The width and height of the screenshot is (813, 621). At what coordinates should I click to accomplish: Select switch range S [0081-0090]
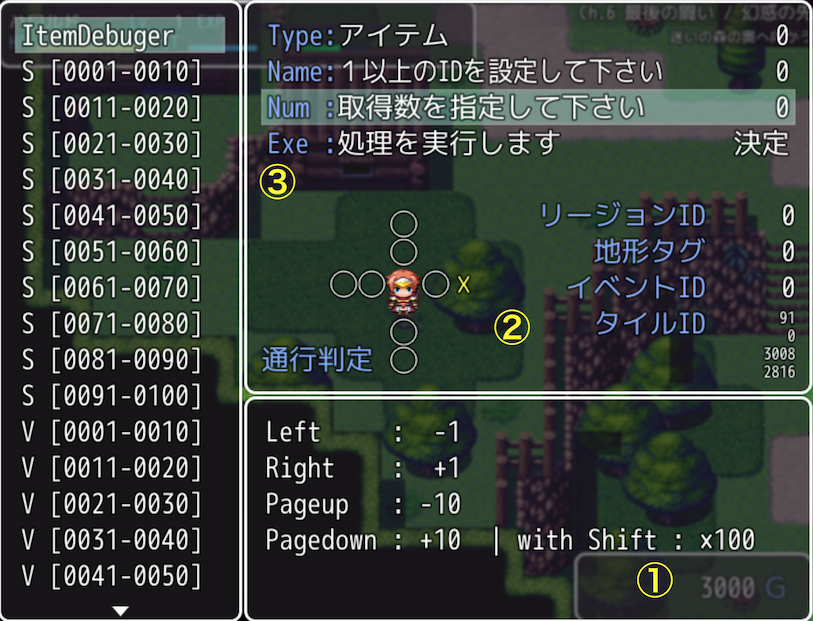(x=110, y=360)
